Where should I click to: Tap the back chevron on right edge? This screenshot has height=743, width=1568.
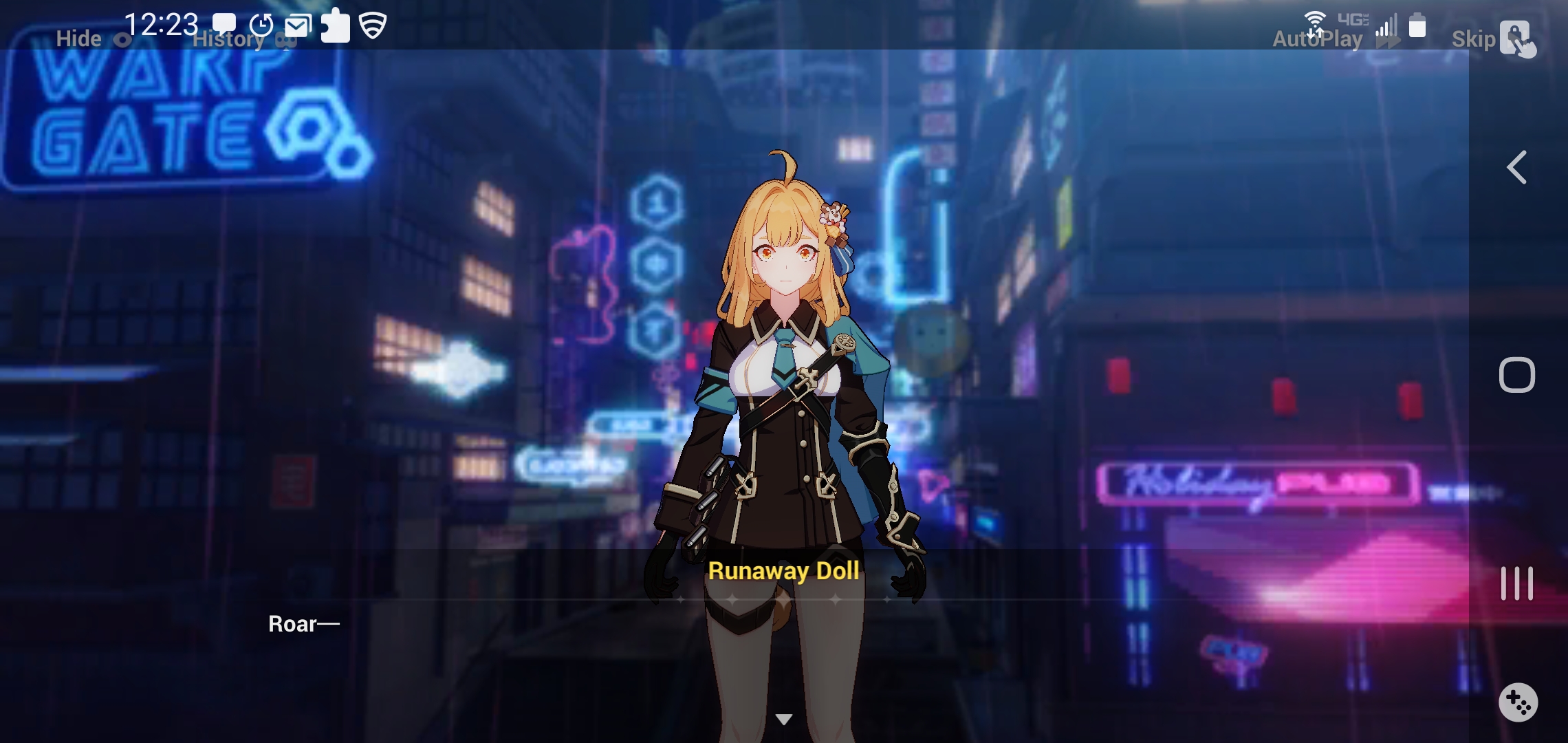coord(1516,167)
